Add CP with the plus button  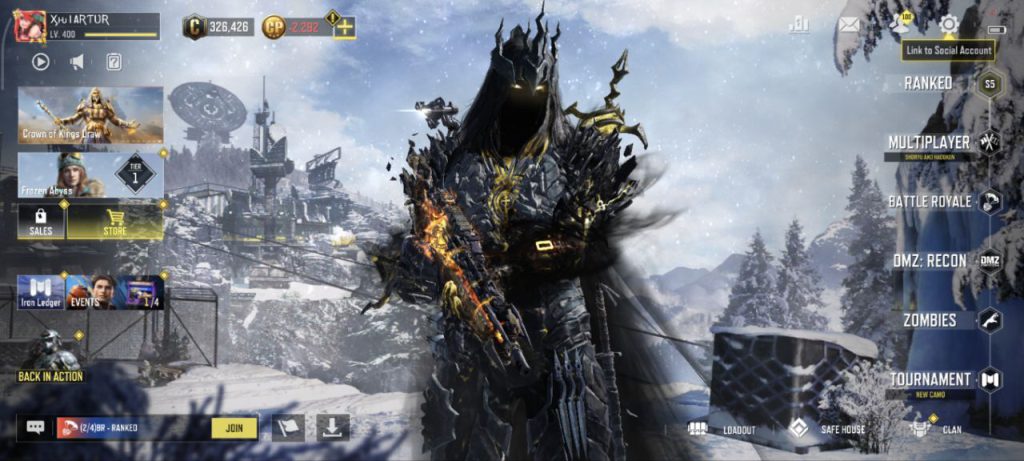[x=344, y=27]
